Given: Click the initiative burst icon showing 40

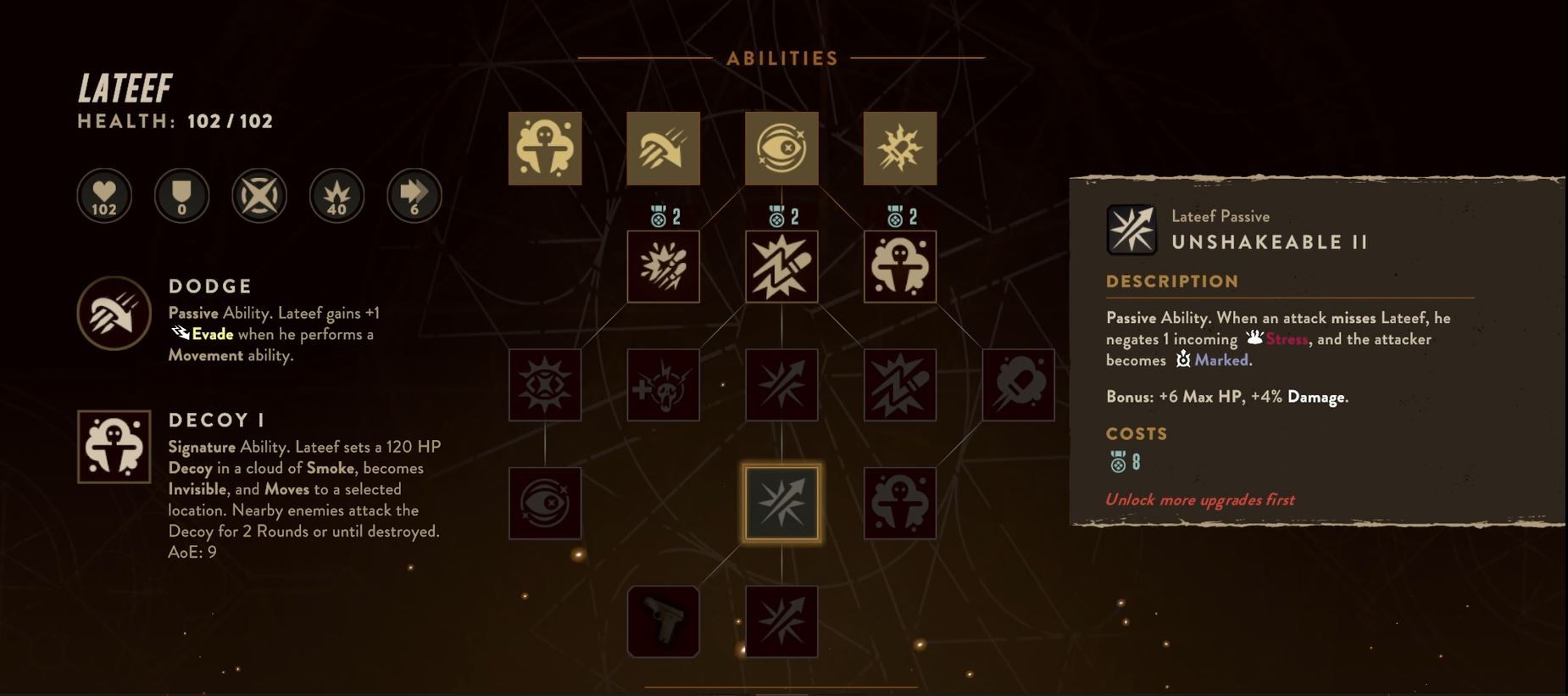Looking at the screenshot, I should (336, 195).
